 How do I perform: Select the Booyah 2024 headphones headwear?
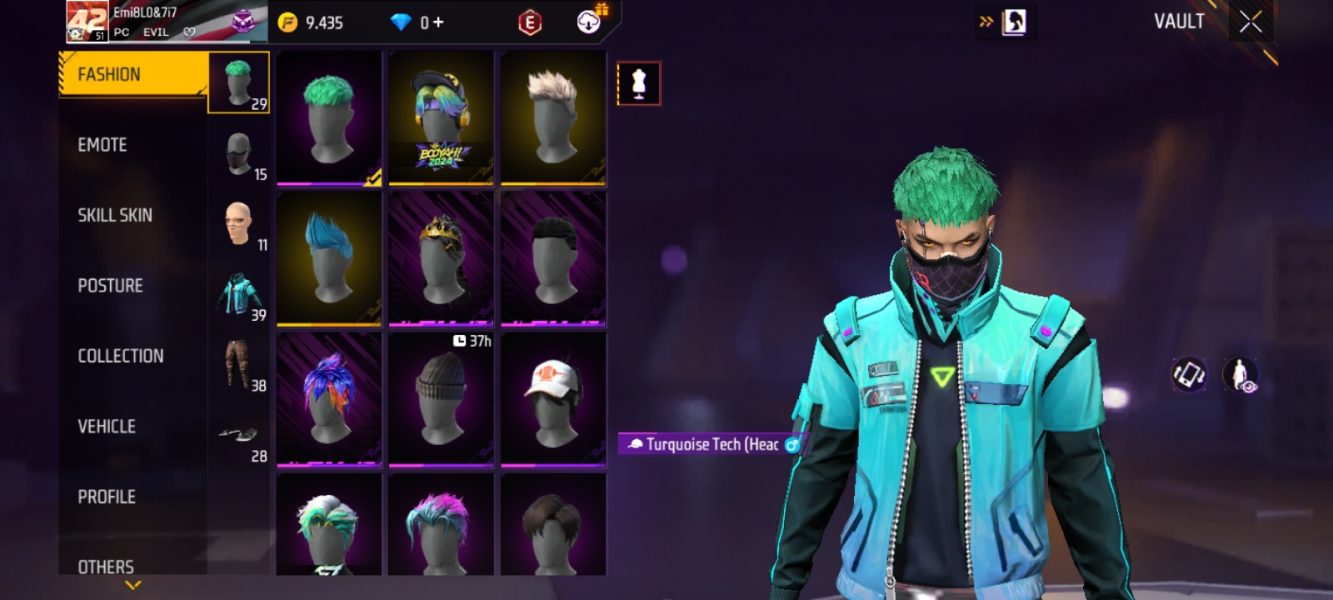tap(441, 118)
